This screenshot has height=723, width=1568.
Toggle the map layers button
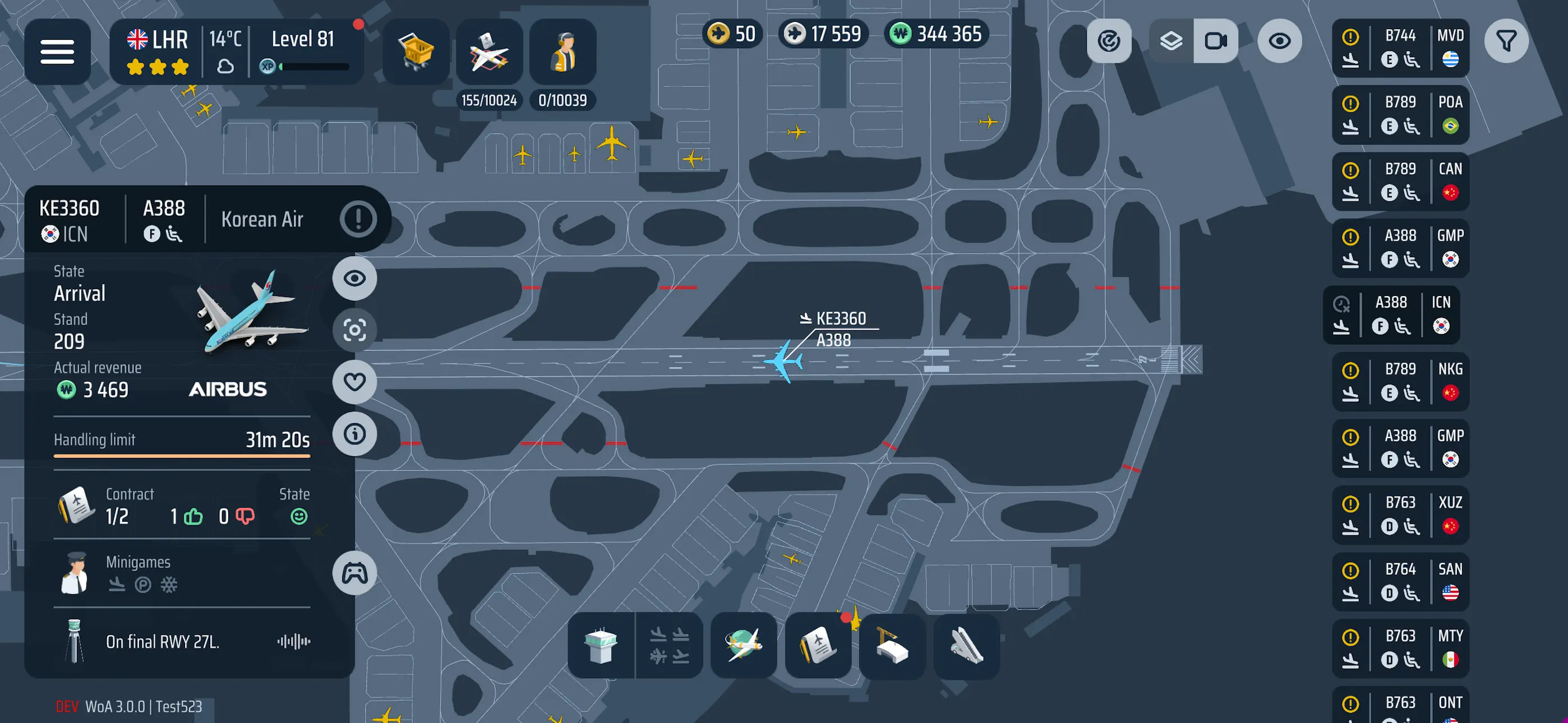point(1170,41)
